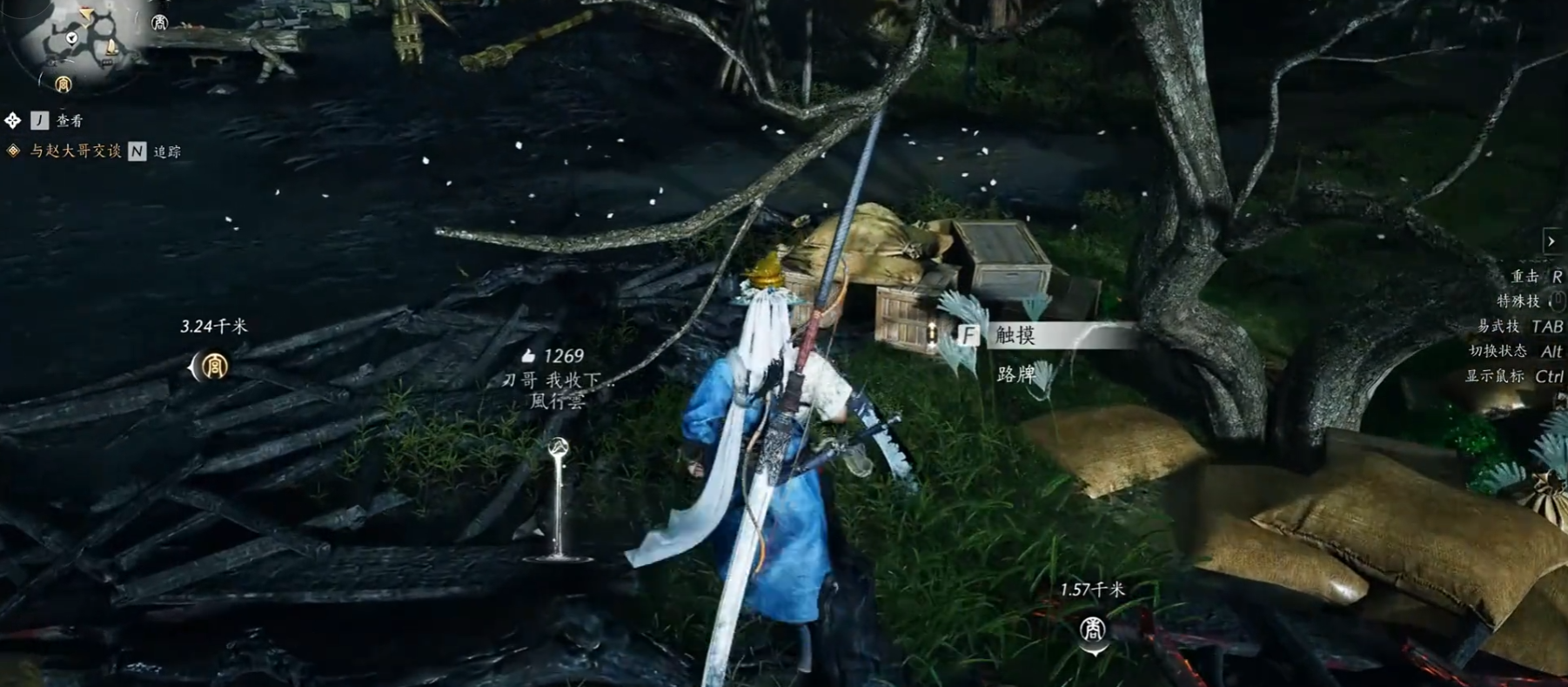
Task: Click the white gate icon beside the minimap
Action: [x=159, y=23]
